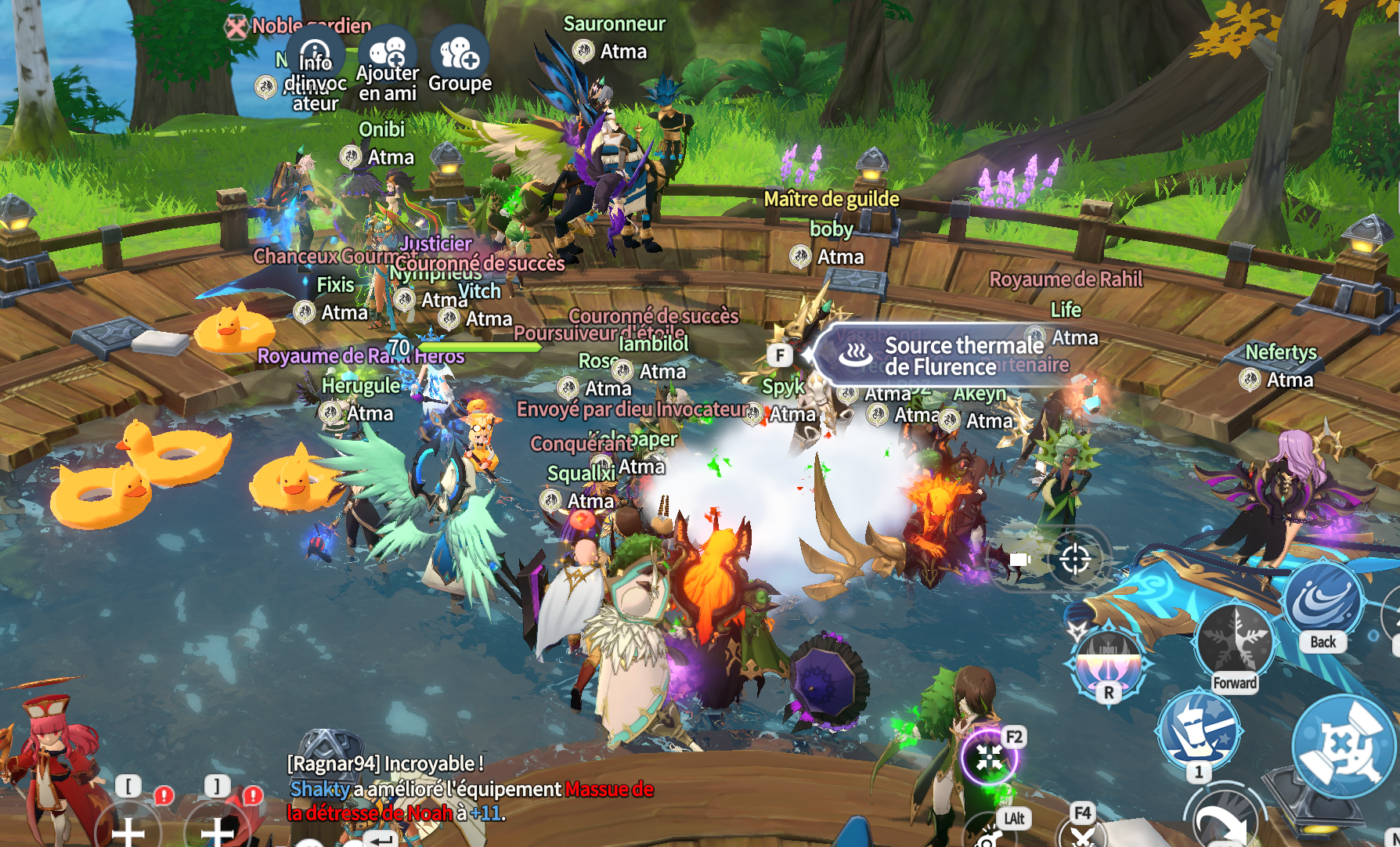Open the chat message from Ragnar94
Image resolution: width=1400 pixels, height=847 pixels.
pyautogui.click(x=385, y=763)
